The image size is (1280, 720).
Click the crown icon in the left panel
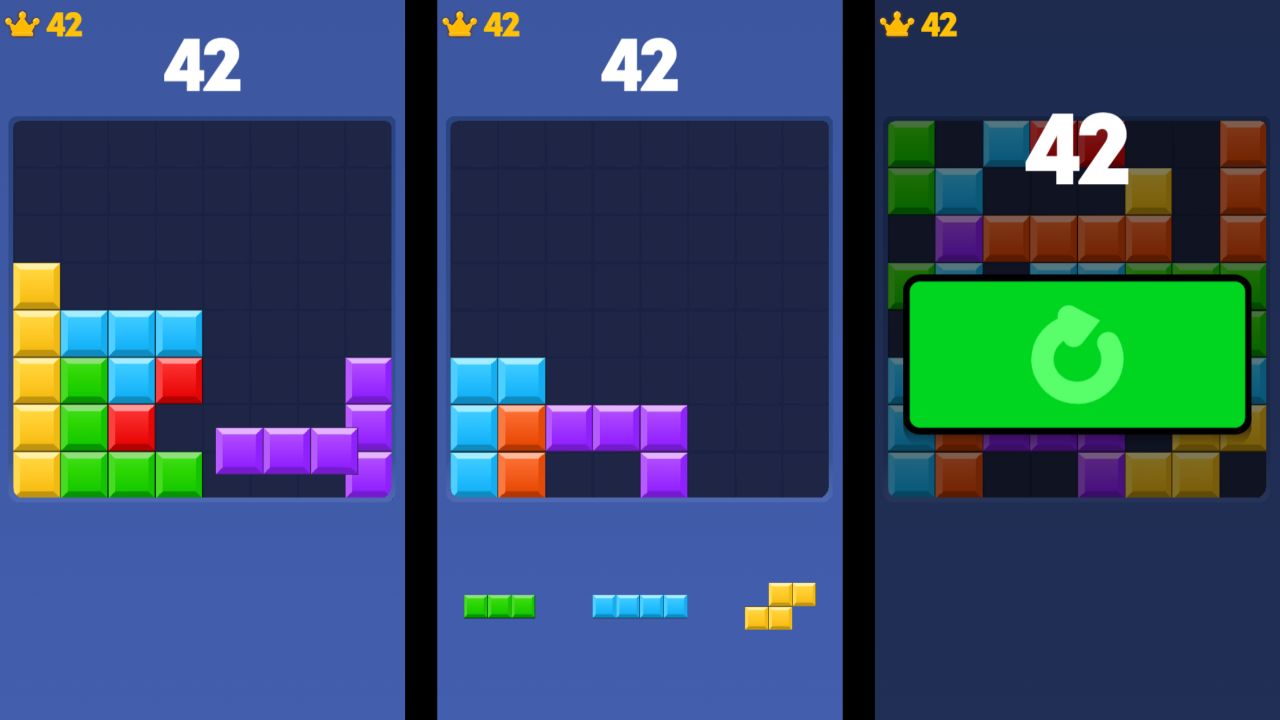click(20, 23)
